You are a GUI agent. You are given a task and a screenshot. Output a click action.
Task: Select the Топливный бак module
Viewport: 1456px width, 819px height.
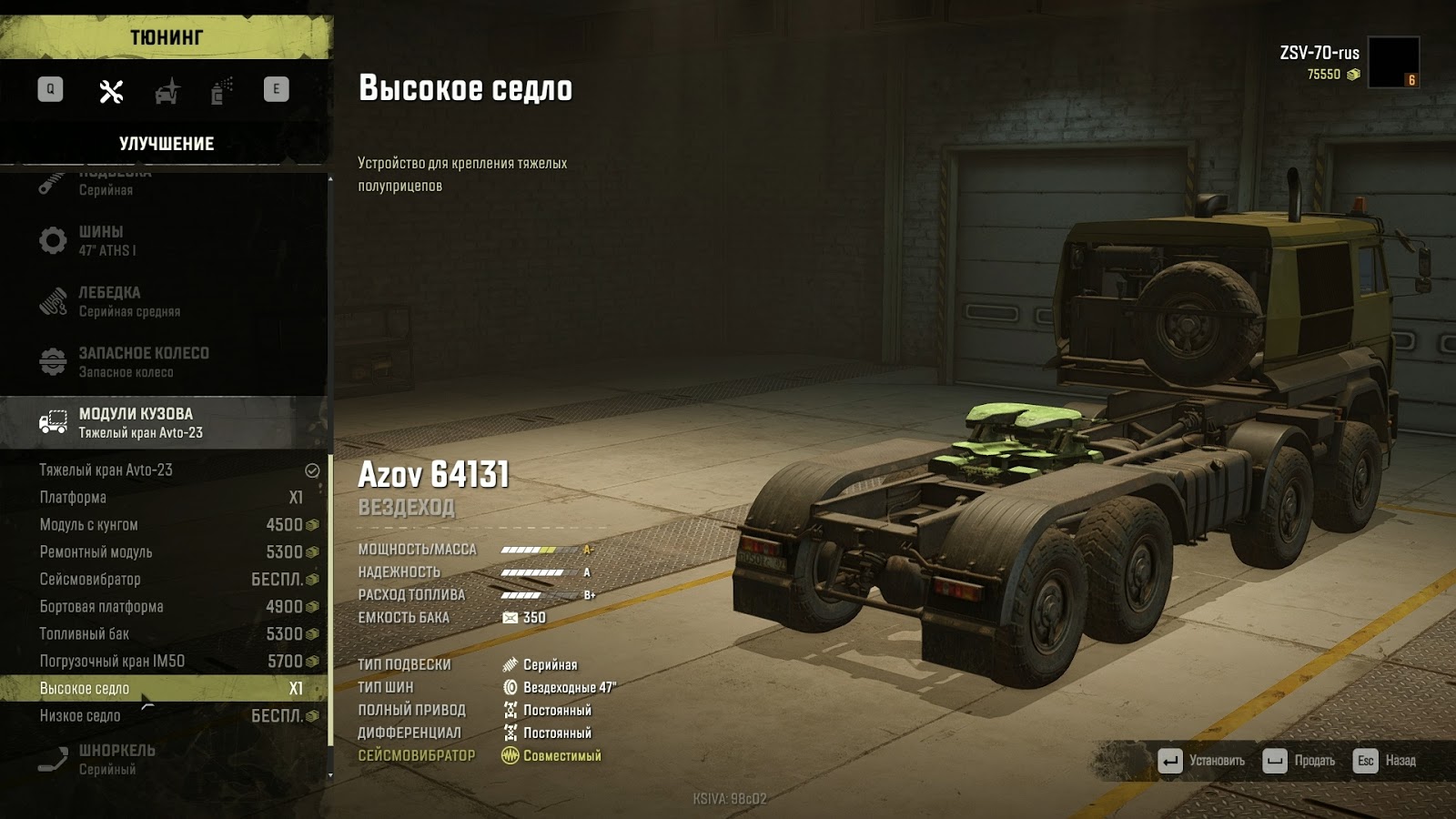[x=164, y=634]
